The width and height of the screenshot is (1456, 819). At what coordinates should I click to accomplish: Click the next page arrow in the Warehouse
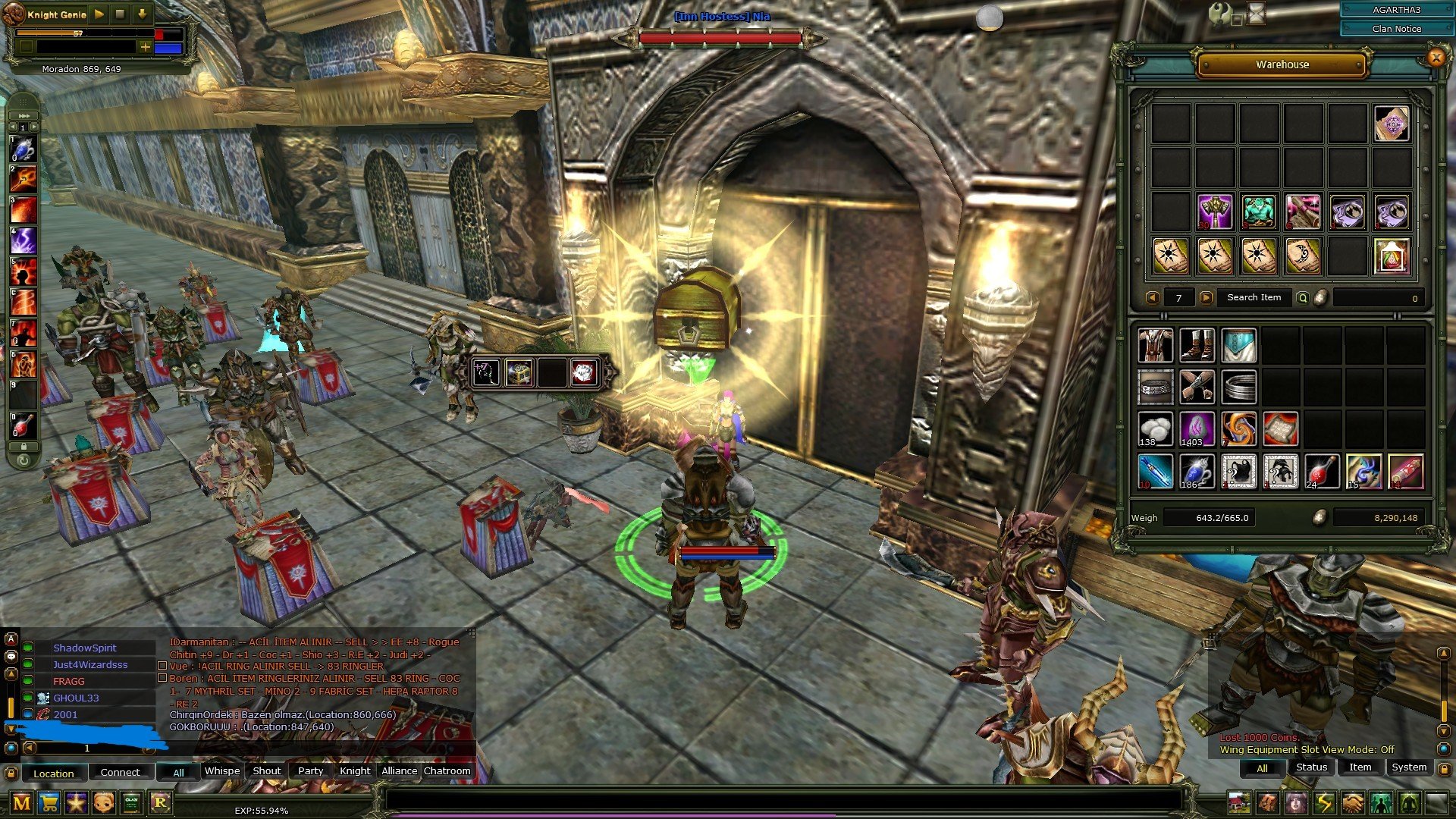1207,297
